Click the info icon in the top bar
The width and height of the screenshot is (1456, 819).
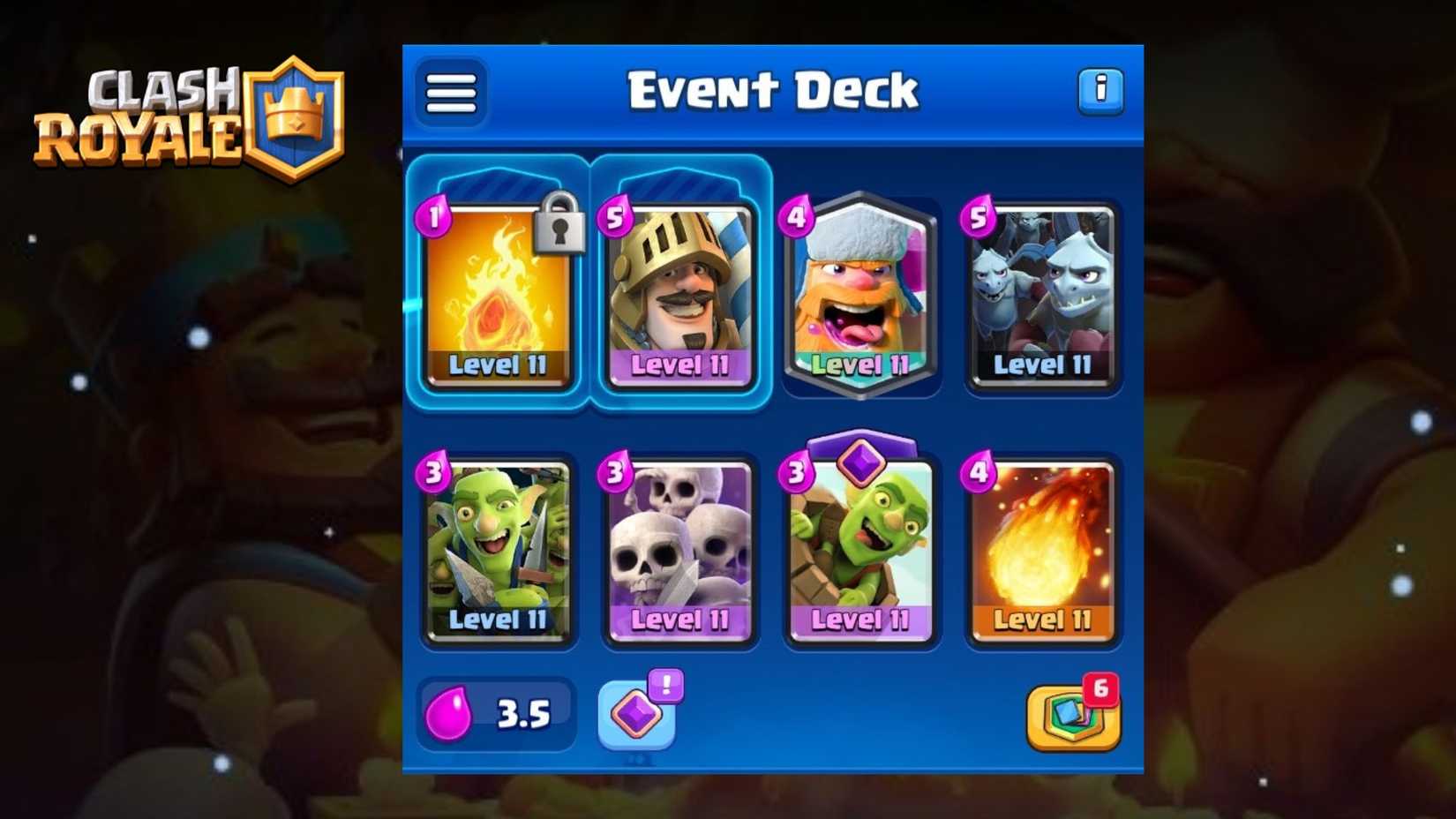(x=1101, y=92)
